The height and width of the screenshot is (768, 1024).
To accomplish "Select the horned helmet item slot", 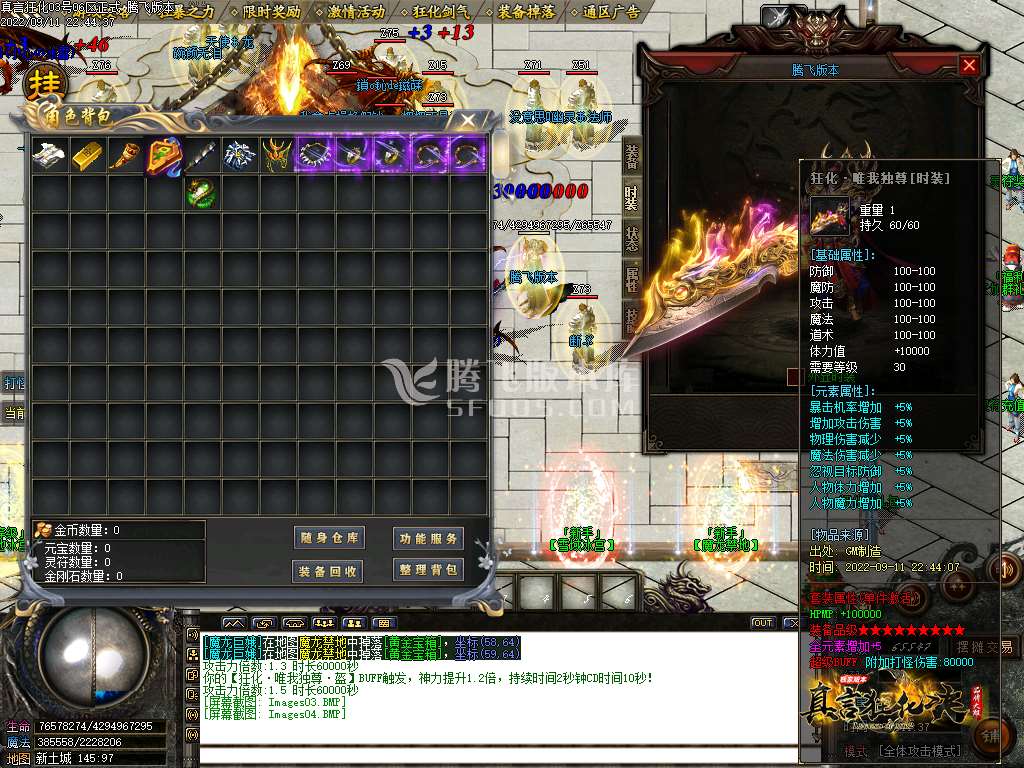I will coord(277,155).
